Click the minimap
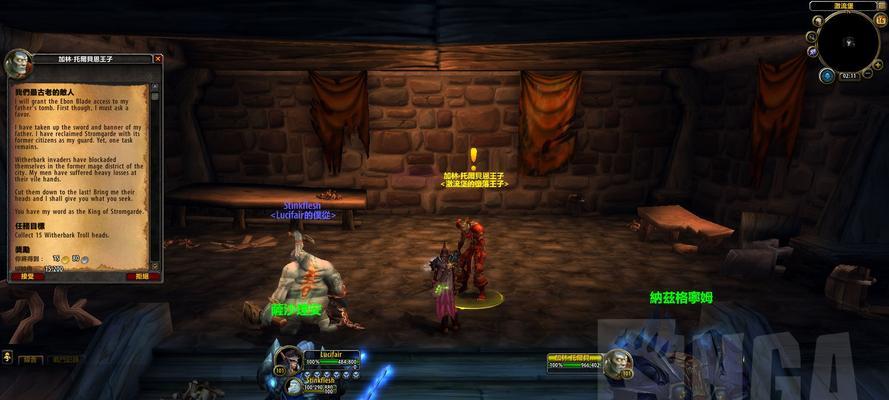889x400 pixels. (847, 41)
